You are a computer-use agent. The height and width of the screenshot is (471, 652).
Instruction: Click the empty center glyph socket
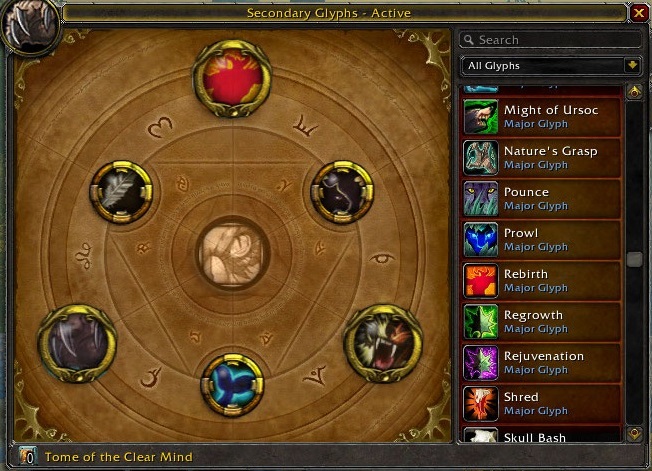[232, 254]
